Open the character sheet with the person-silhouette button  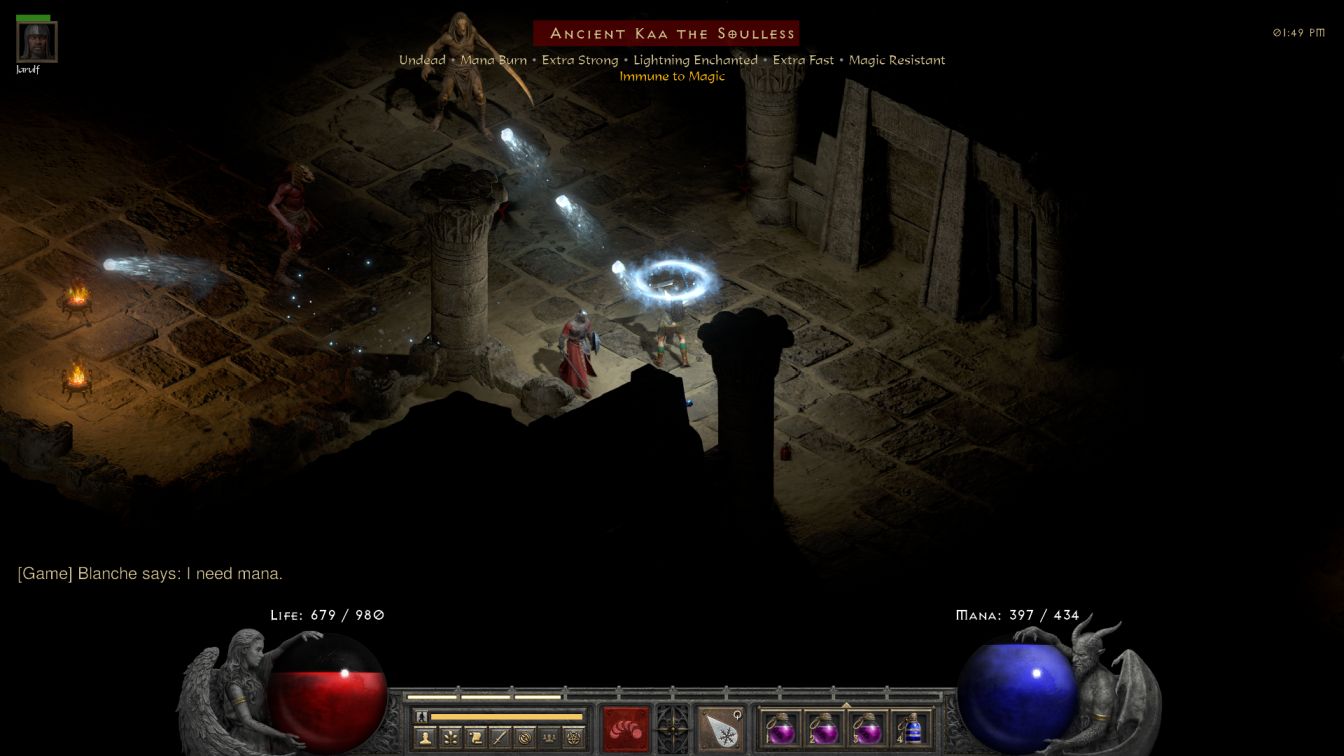tap(425, 738)
